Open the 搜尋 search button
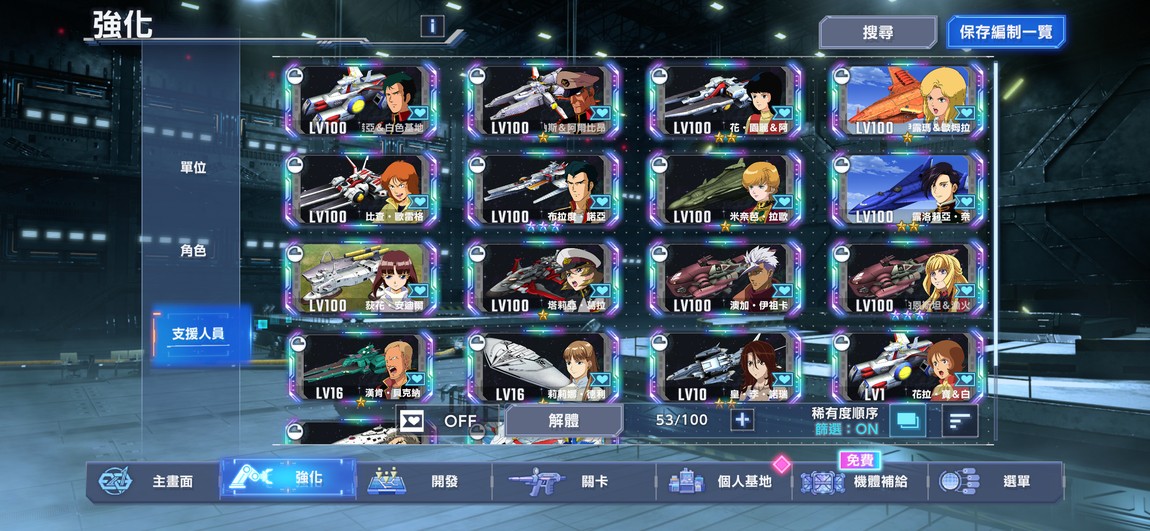The height and width of the screenshot is (531, 1150). point(877,32)
